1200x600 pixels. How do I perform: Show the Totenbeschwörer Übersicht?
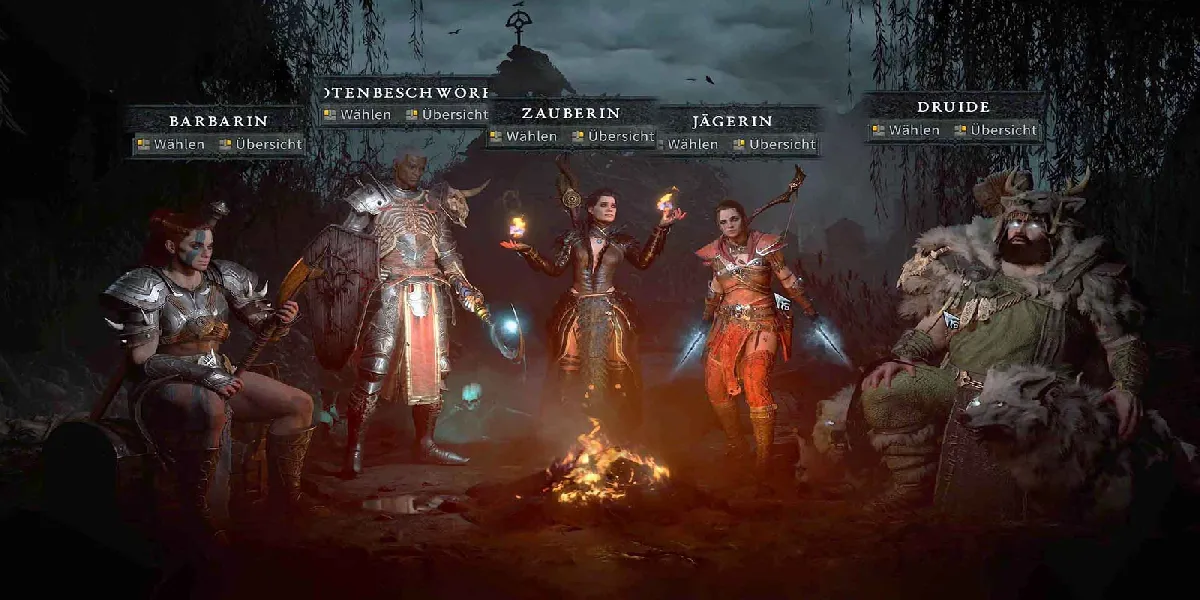446,115
